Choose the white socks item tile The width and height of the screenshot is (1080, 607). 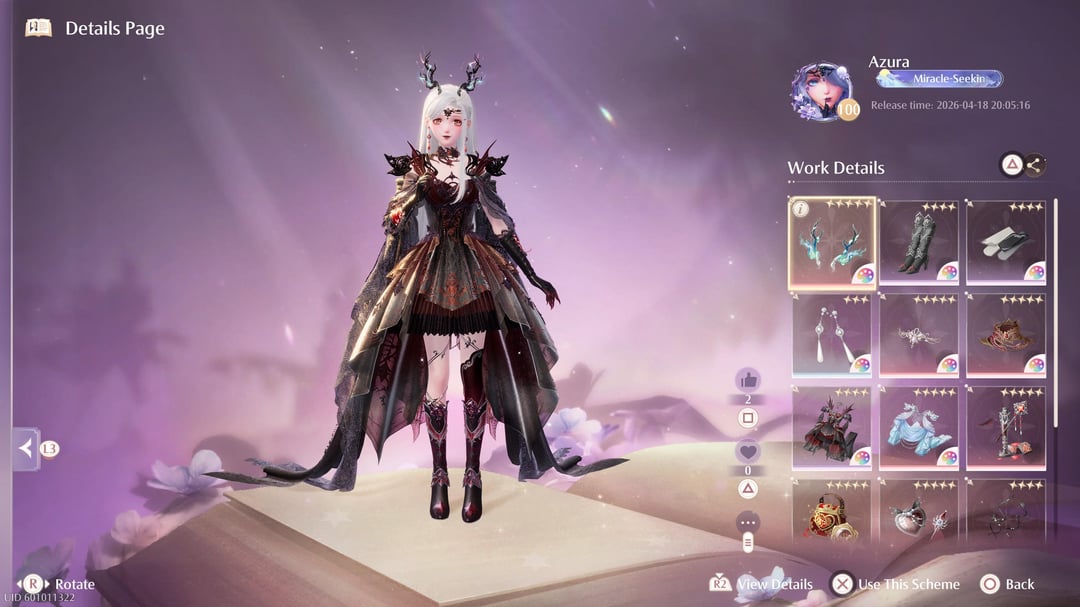(1006, 243)
